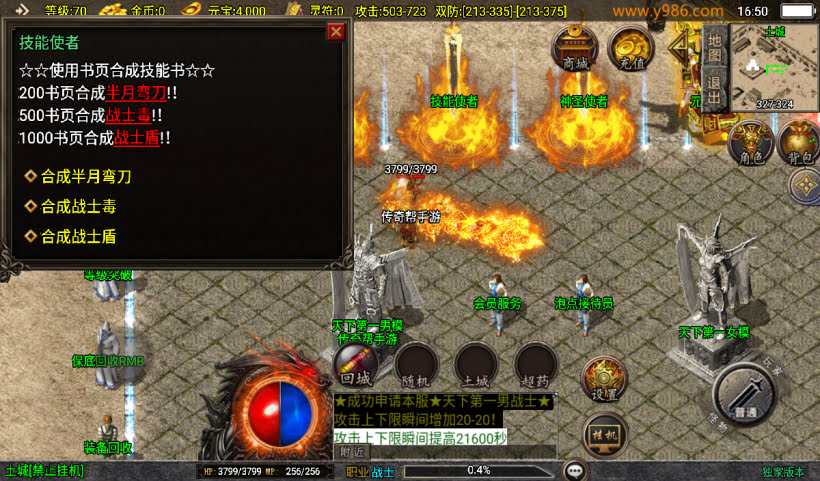Open the 商城 shop
Screen dimensions: 820x481
coord(576,49)
